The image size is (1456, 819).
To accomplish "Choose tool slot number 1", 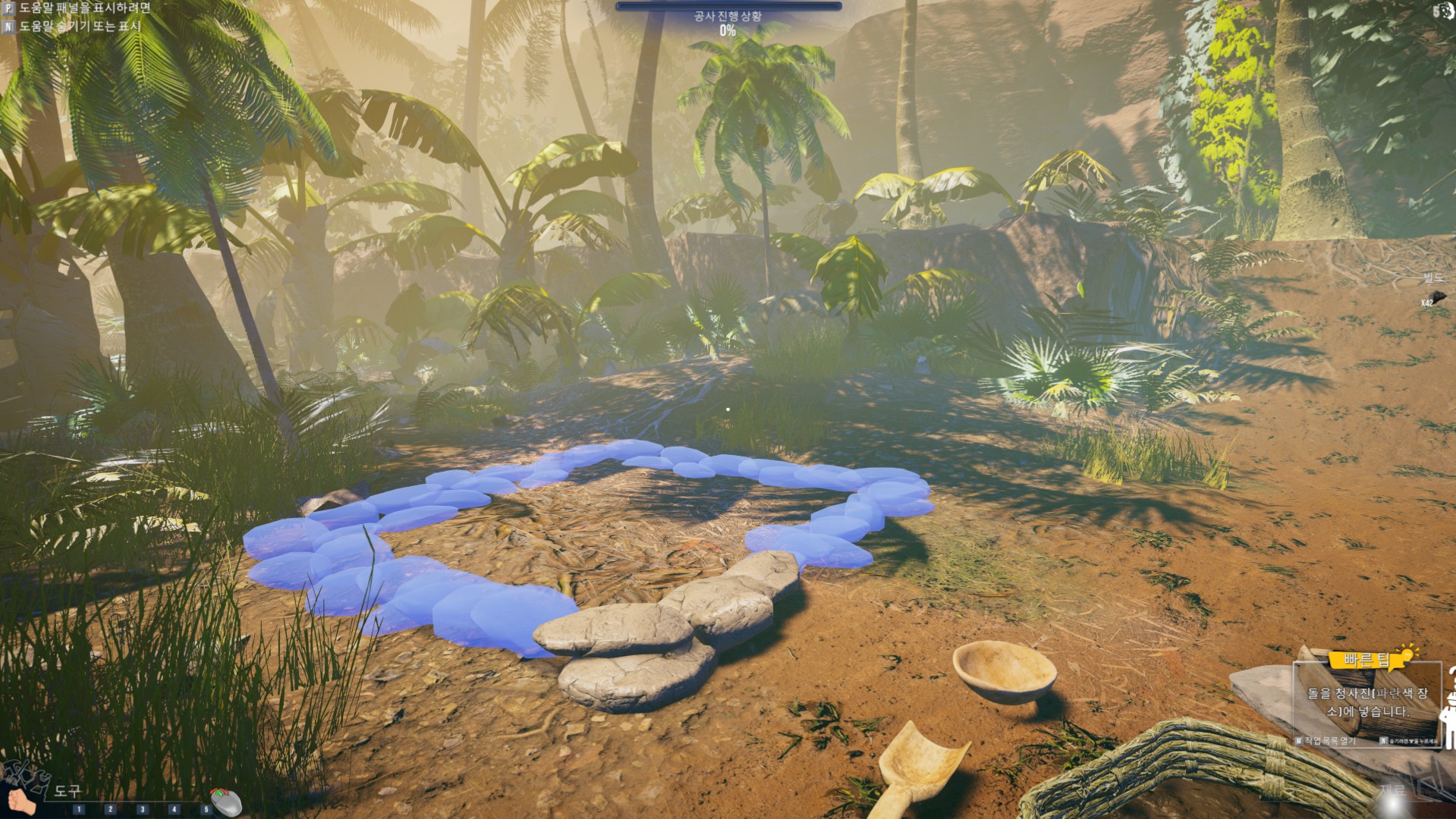I will pos(79,809).
